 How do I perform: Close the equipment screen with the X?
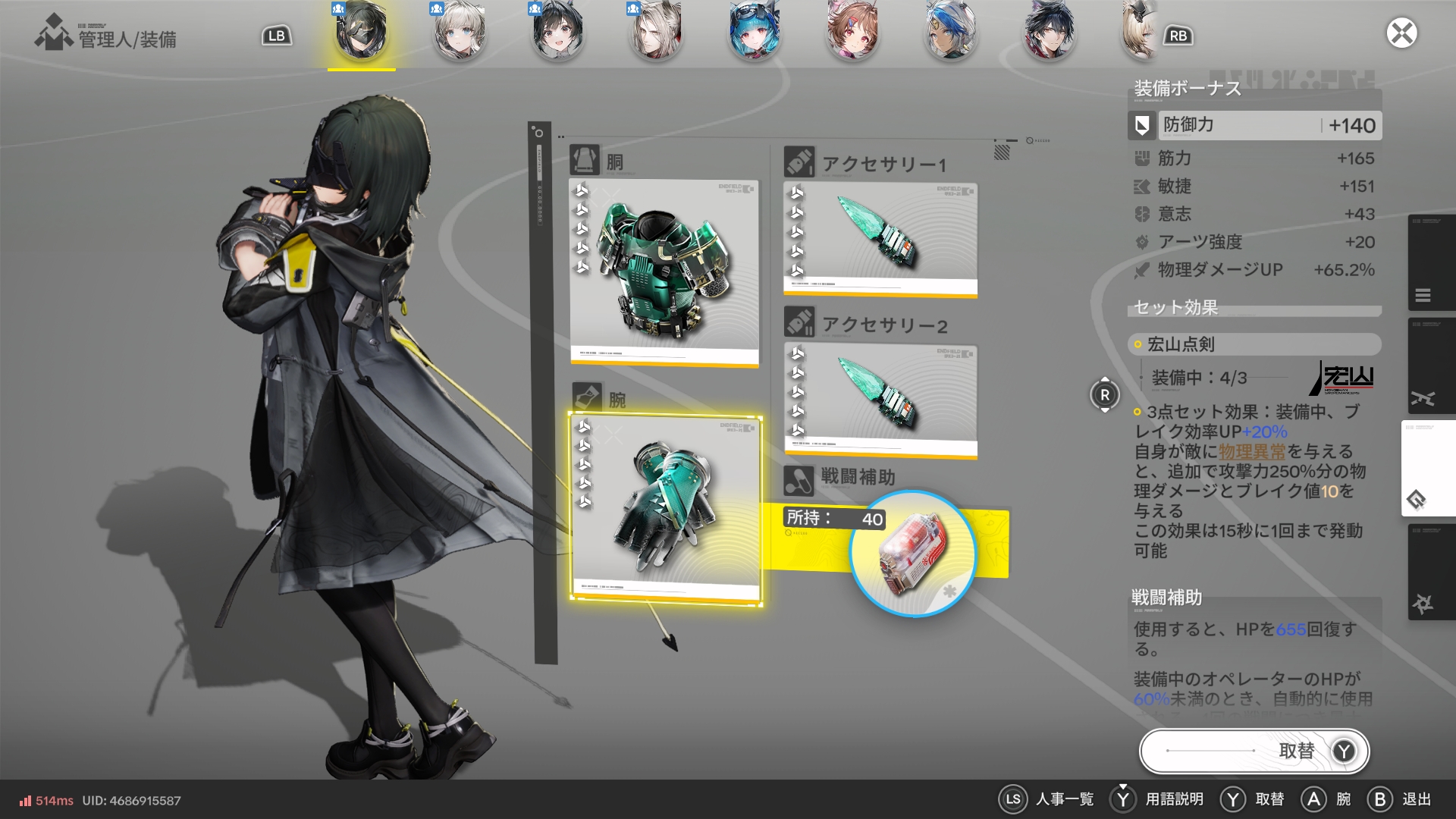tap(1401, 33)
